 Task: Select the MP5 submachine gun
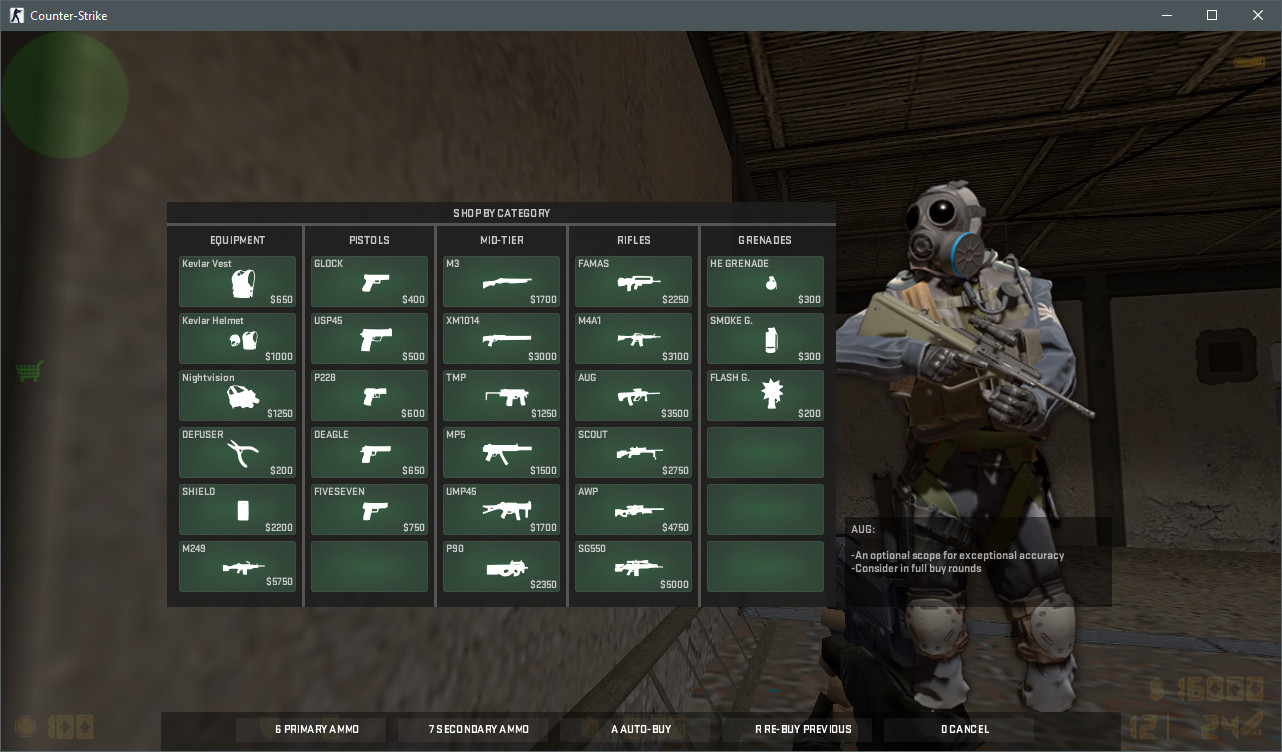(500, 452)
